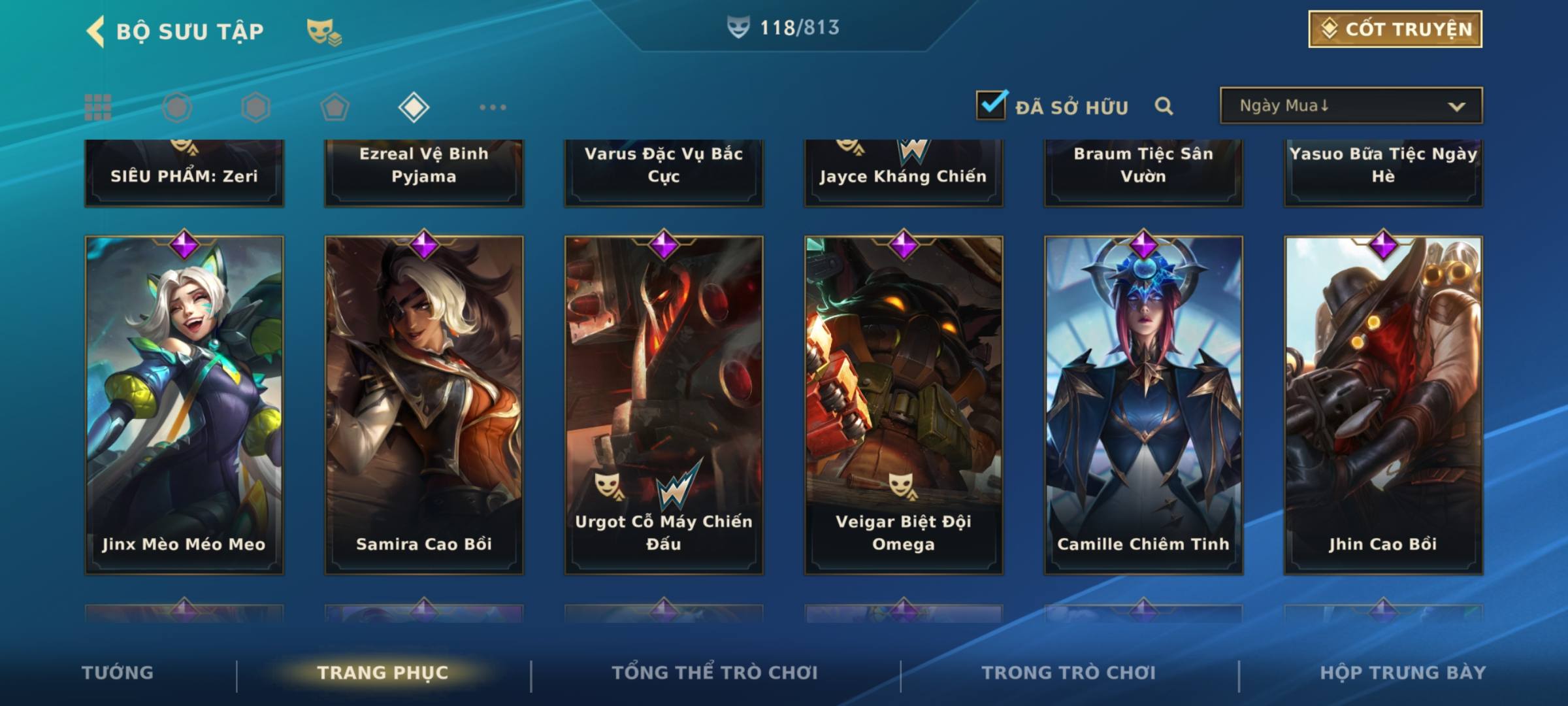Choose the diamond rarity filter
The height and width of the screenshot is (706, 1568).
[414, 107]
